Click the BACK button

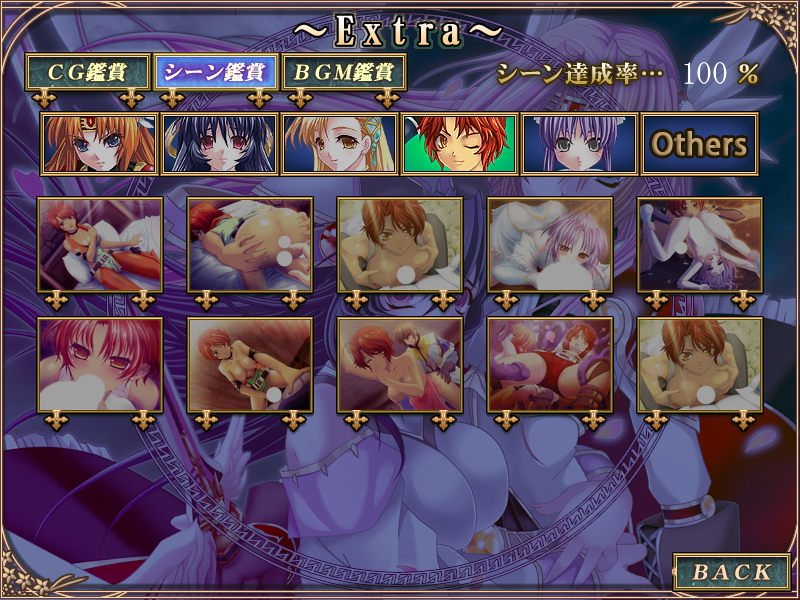click(x=732, y=572)
